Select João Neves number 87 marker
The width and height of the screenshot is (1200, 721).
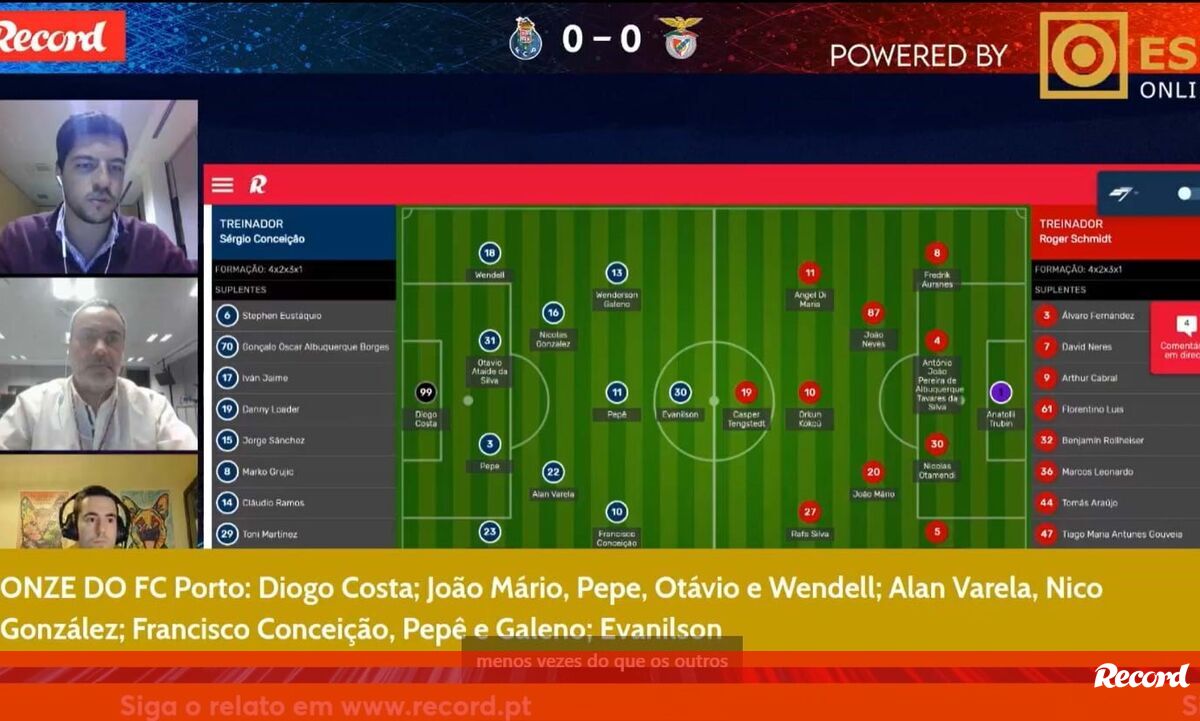pos(873,313)
